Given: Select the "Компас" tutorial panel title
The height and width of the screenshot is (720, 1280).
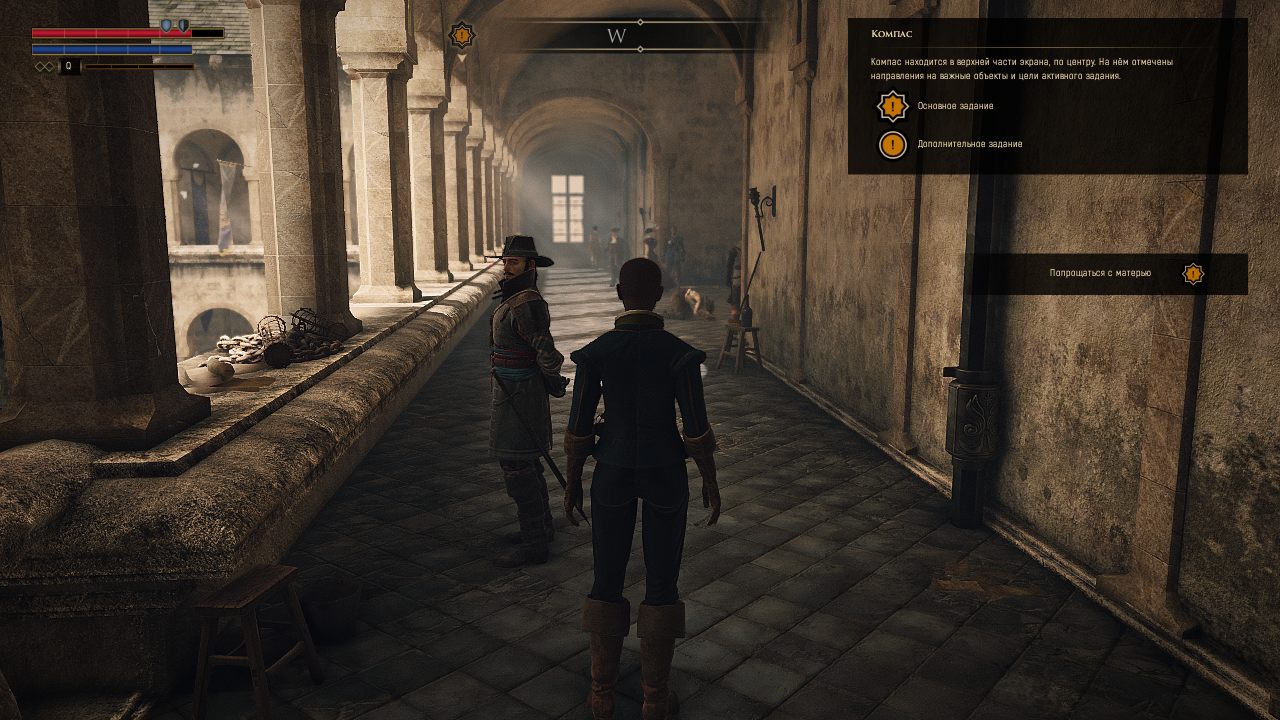Looking at the screenshot, I should pos(891,34).
